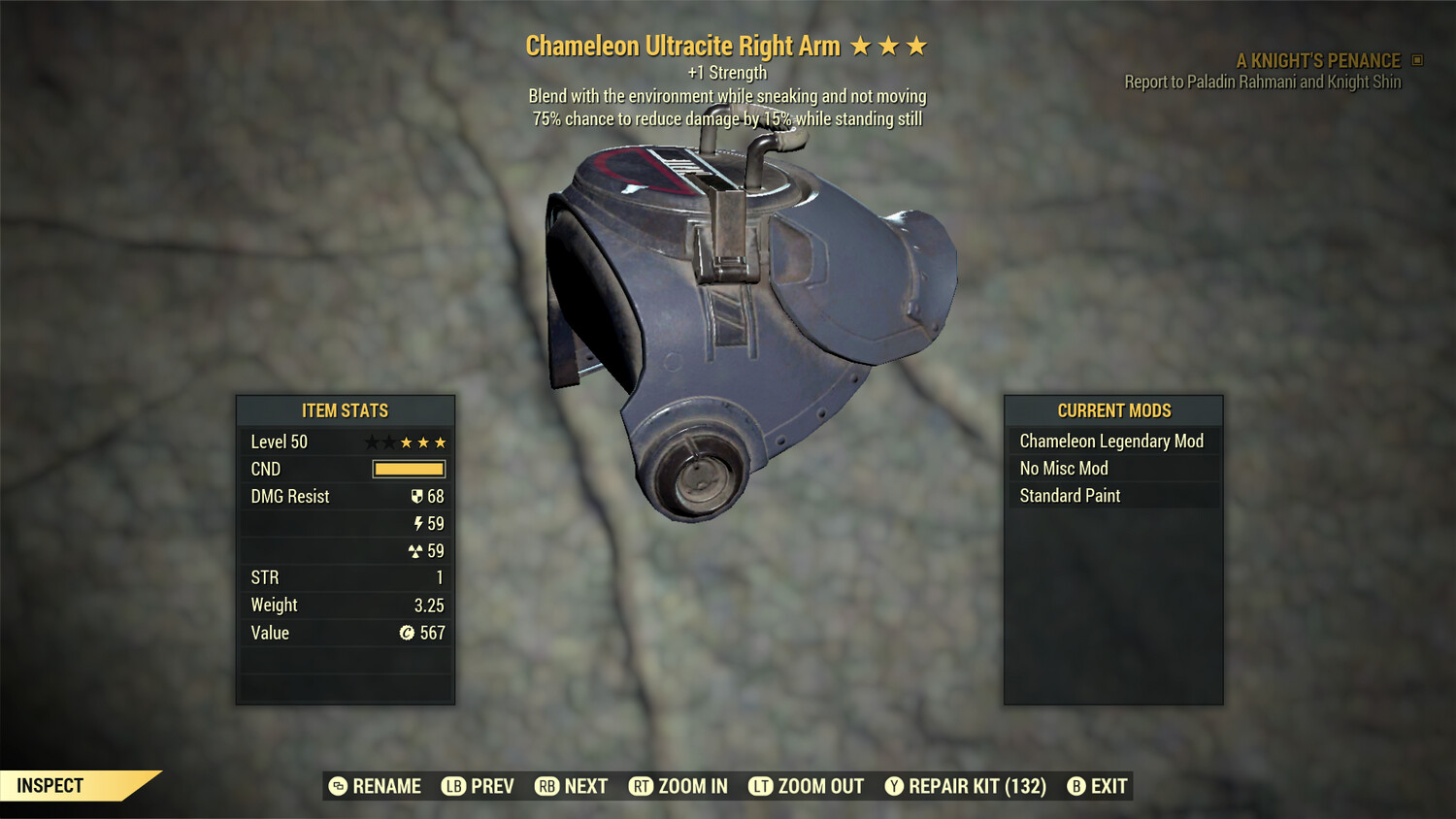The width and height of the screenshot is (1456, 819).
Task: Click the LT Zoom Out button prompt icon
Action: (x=761, y=786)
